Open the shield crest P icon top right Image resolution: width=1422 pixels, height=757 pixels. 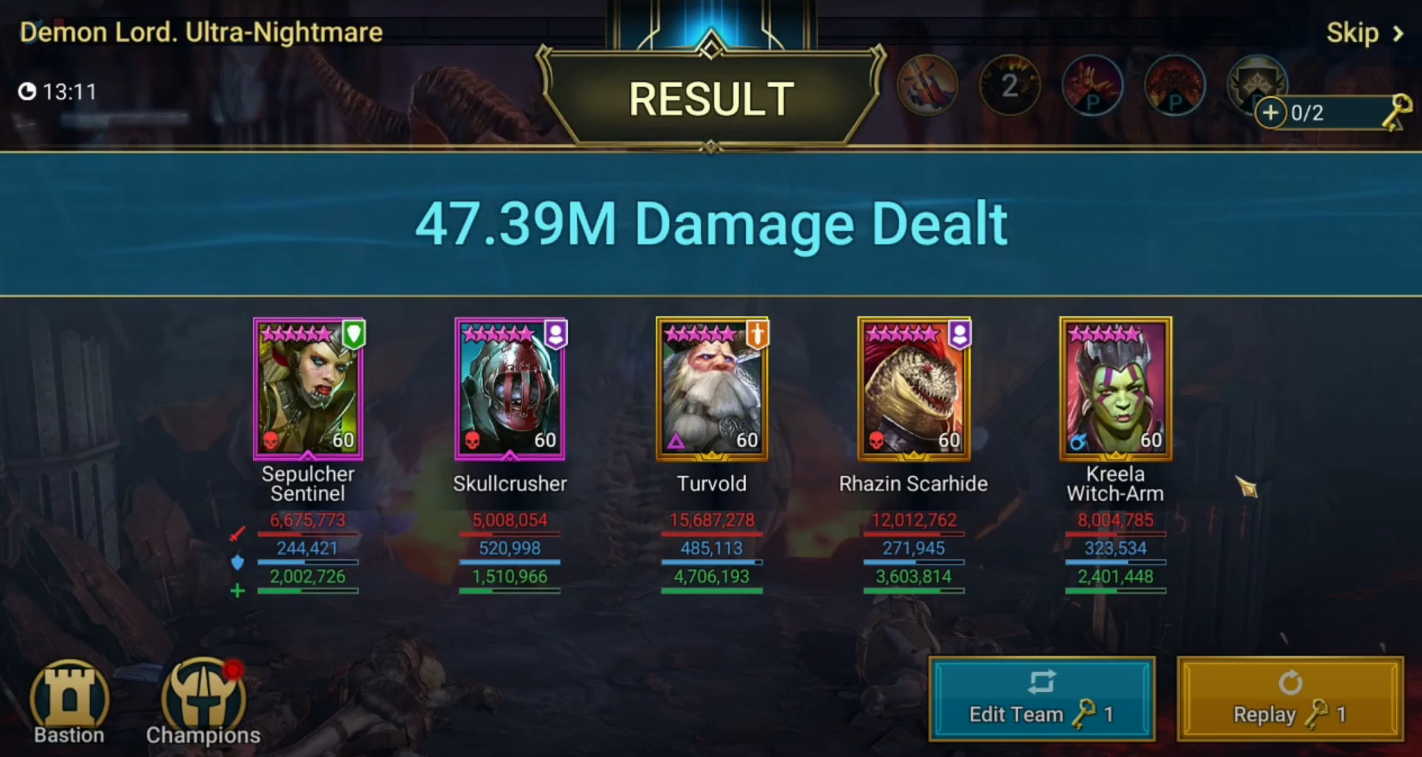[1258, 85]
